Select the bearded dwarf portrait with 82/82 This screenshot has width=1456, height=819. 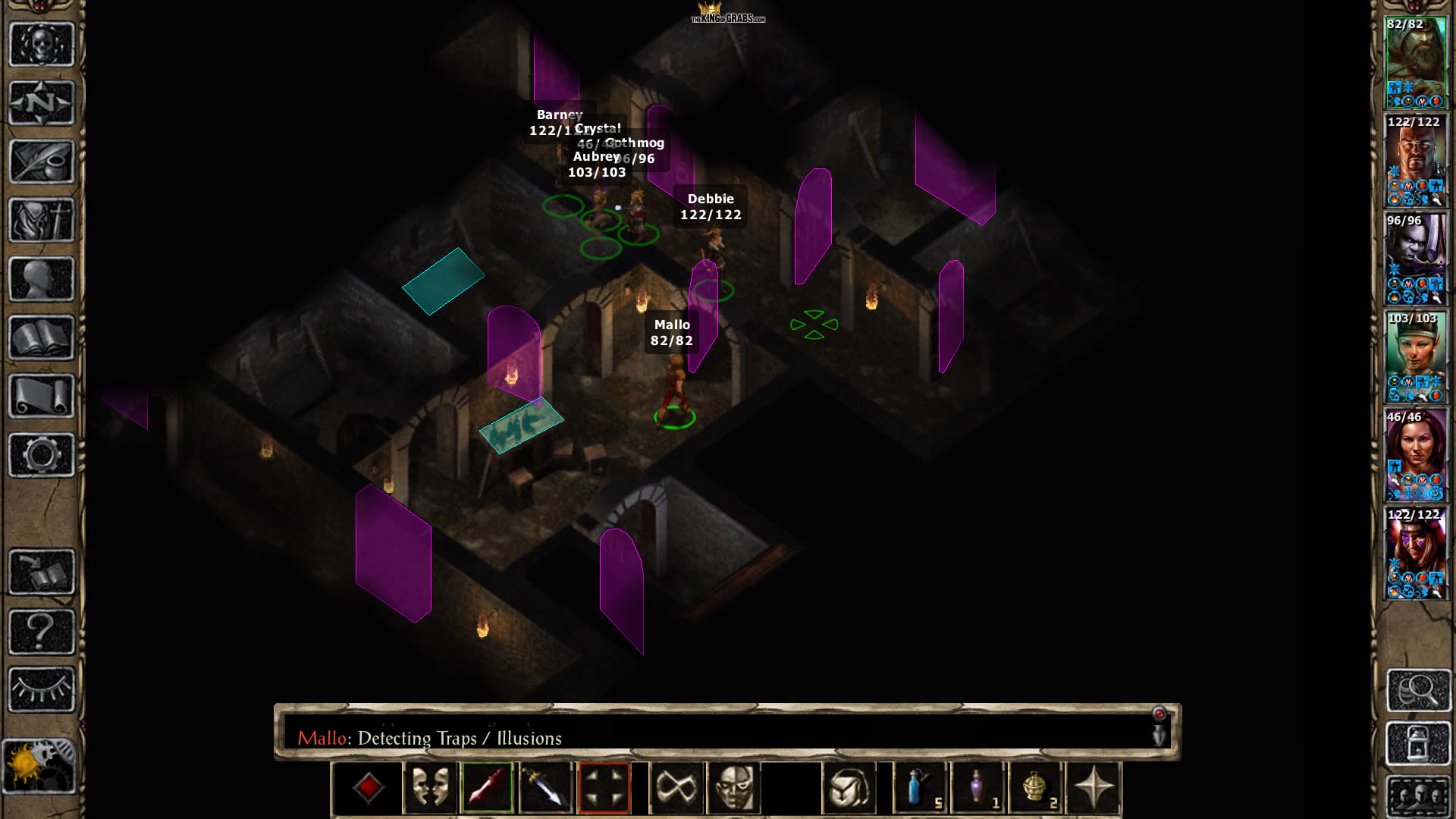pos(1415,62)
